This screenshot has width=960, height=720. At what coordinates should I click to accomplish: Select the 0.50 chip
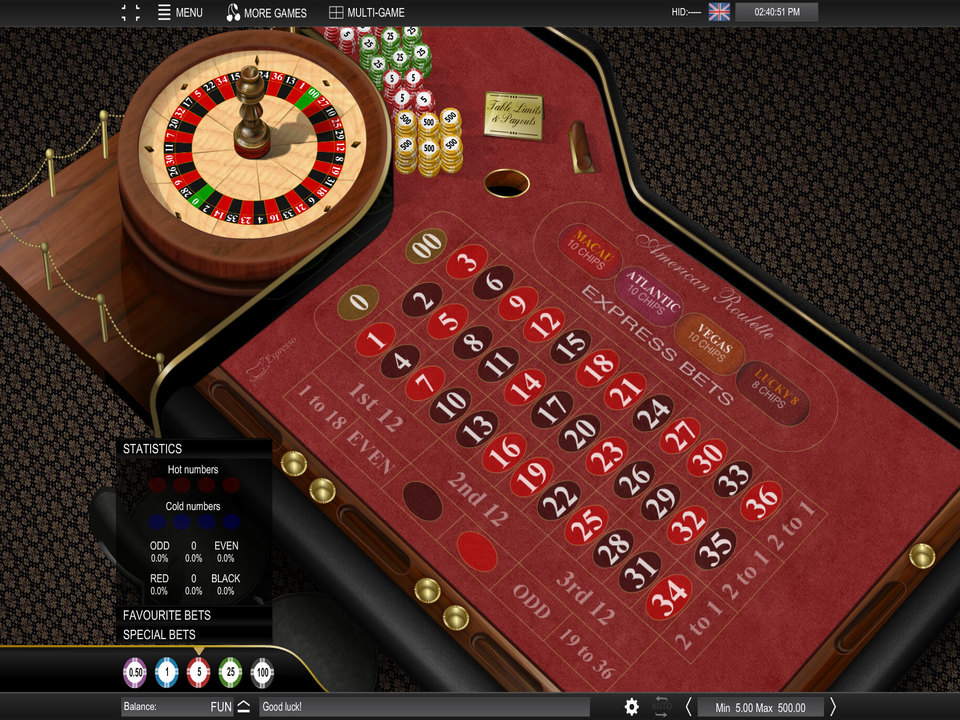click(x=135, y=672)
